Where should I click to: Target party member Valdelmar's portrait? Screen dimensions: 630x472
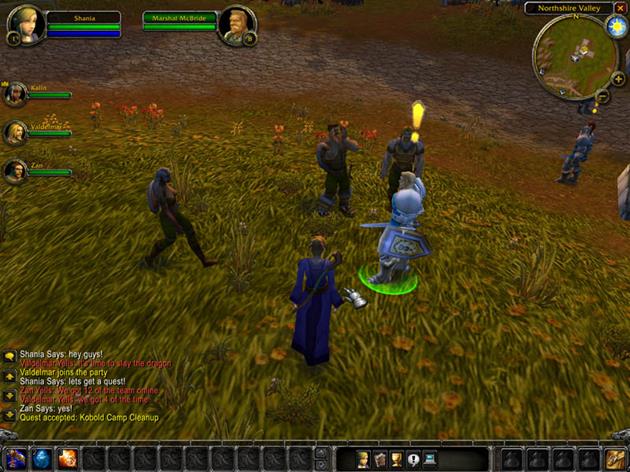coord(15,132)
